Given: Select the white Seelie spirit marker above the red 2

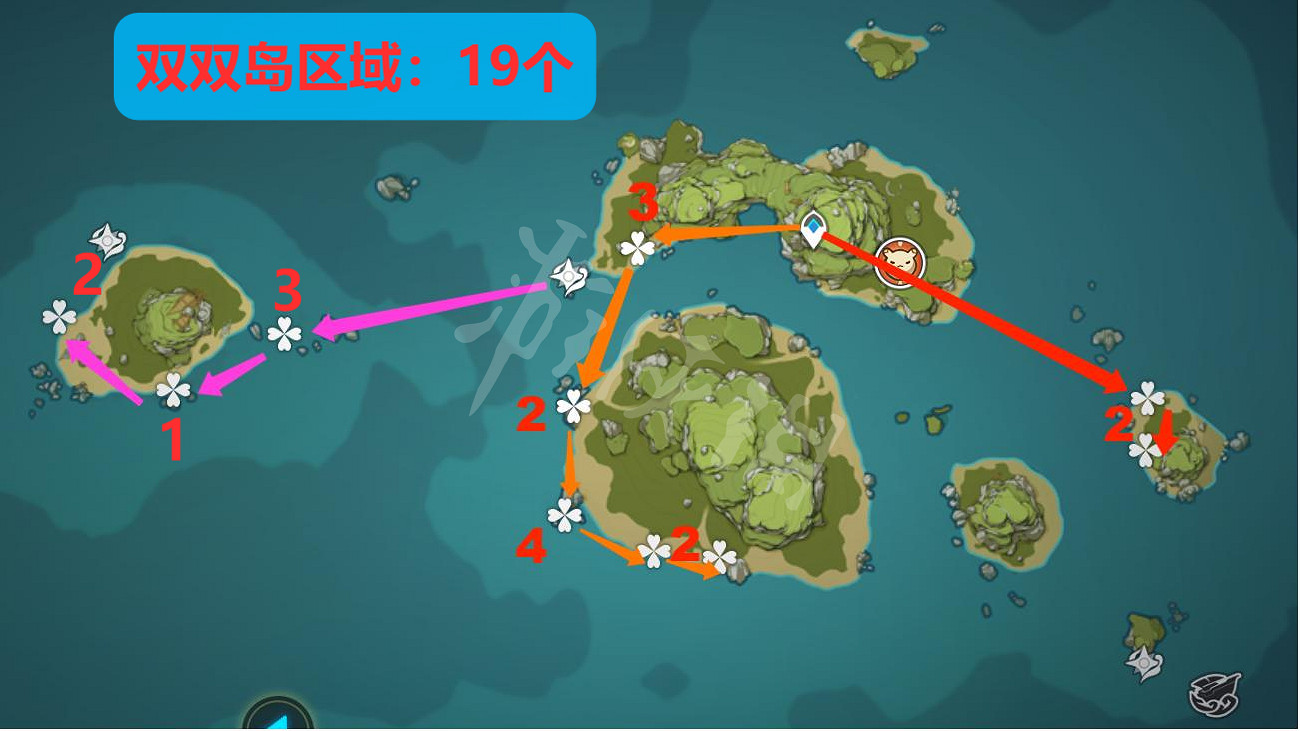Looking at the screenshot, I should click(x=105, y=240).
